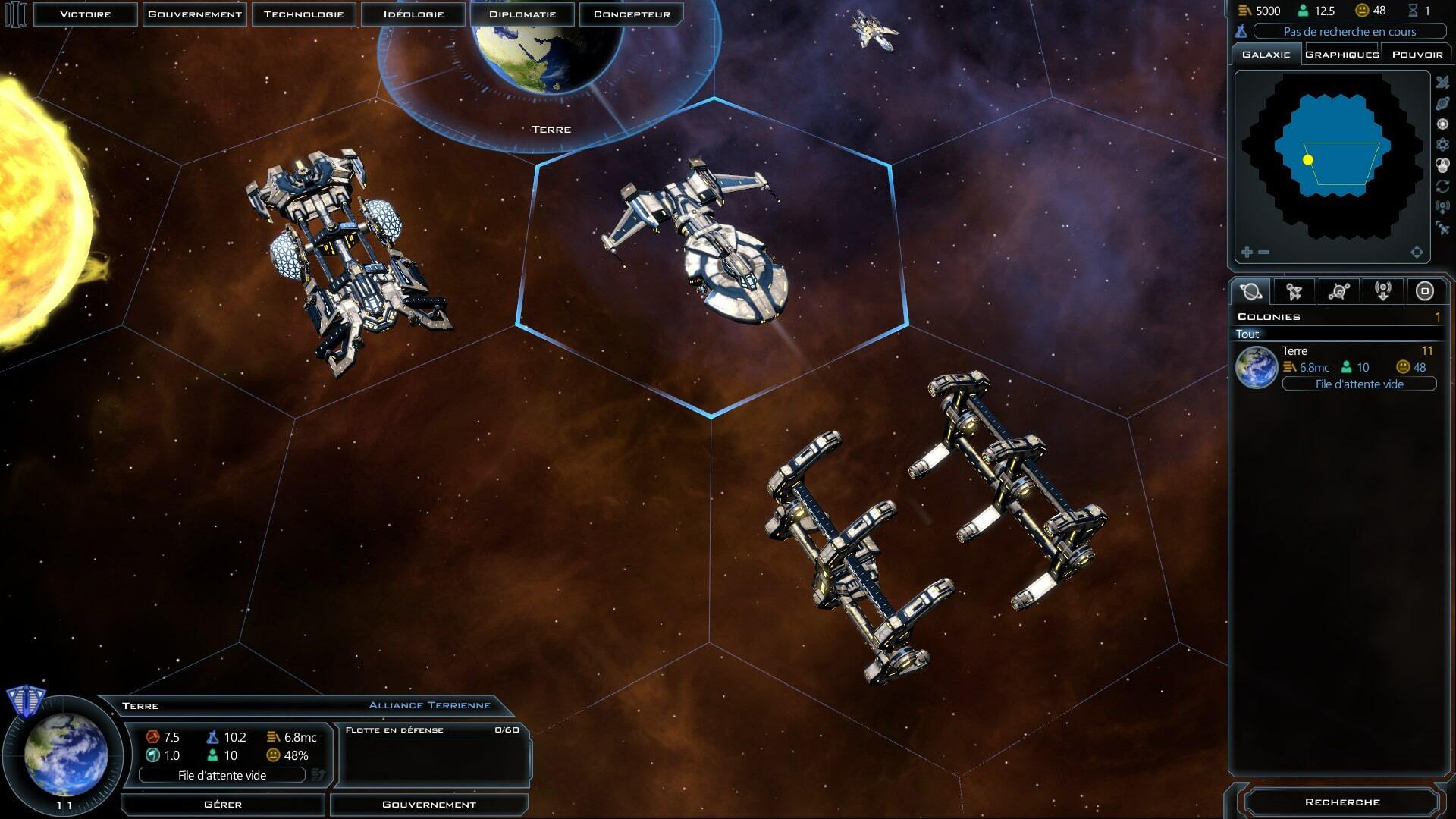Switch to the Graphiques tab

click(1341, 55)
